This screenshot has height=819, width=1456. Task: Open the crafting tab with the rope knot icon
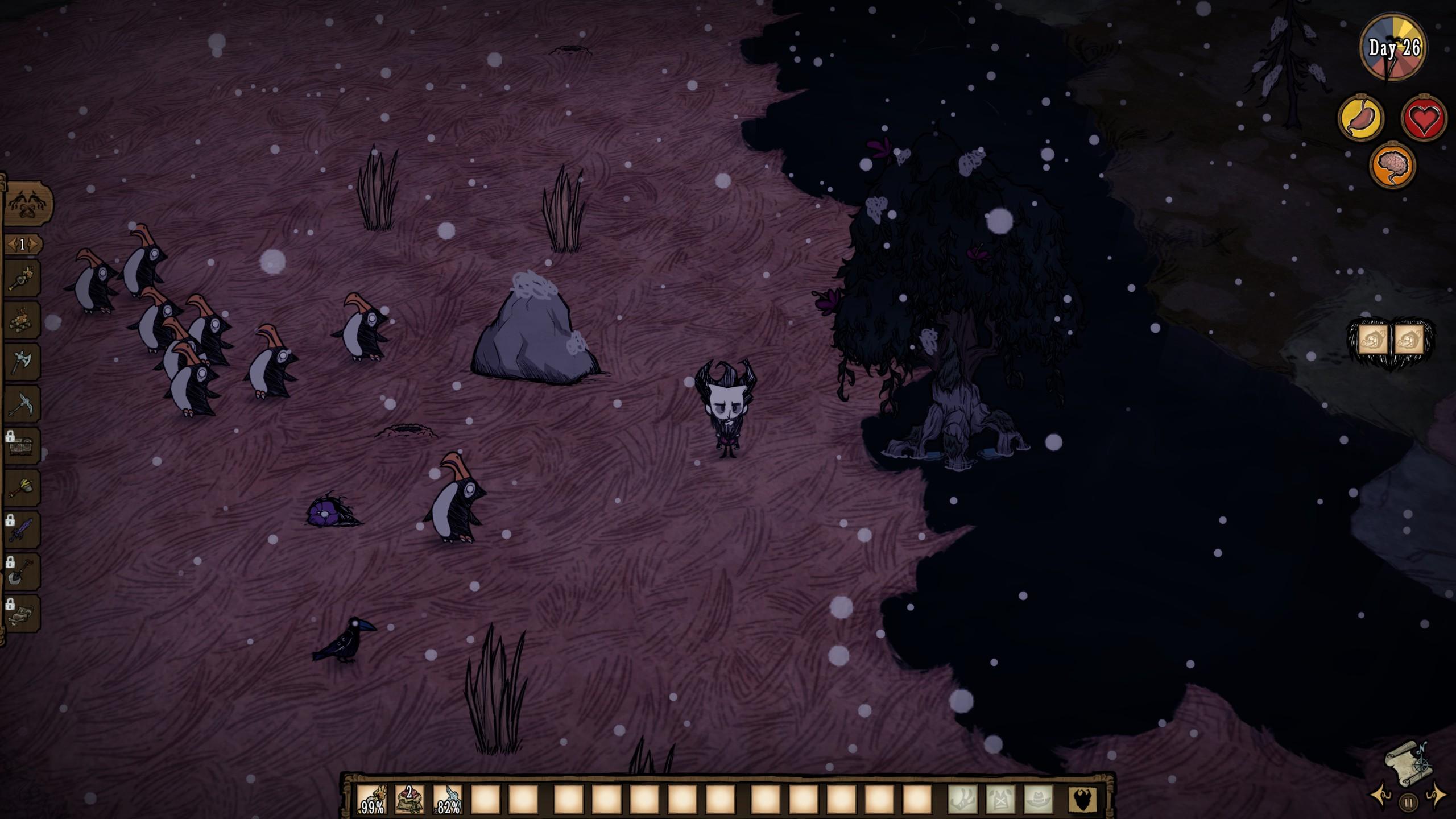(27, 204)
